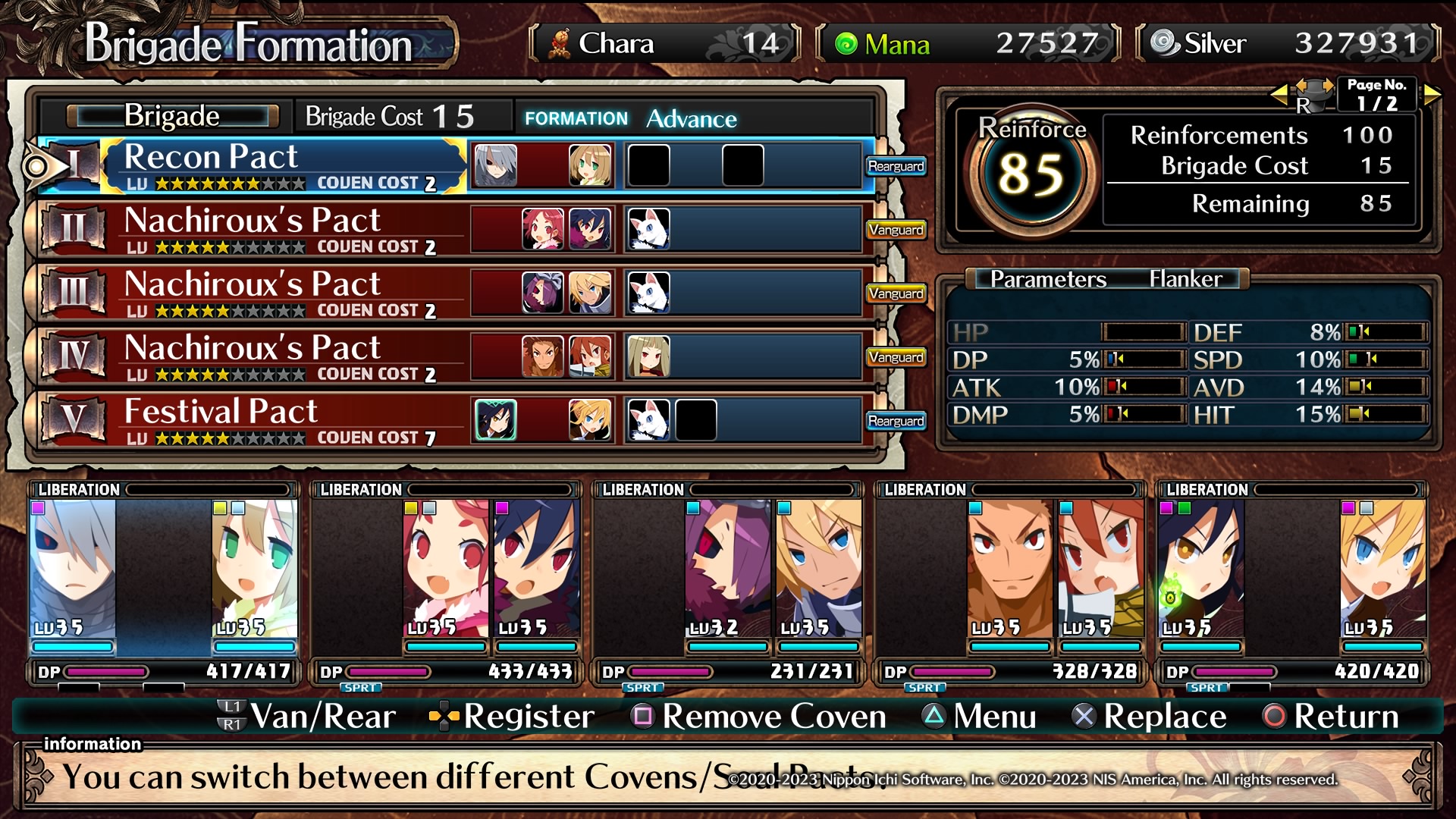Image resolution: width=1456 pixels, height=819 pixels.
Task: Click the Return command
Action: [x=1331, y=717]
